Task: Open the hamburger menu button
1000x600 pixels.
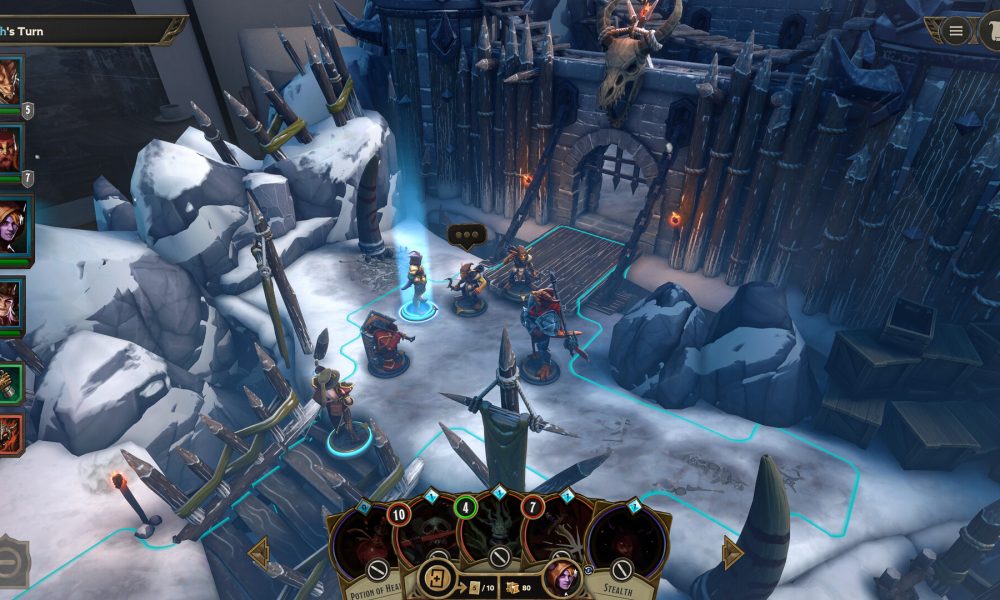Action: (956, 31)
